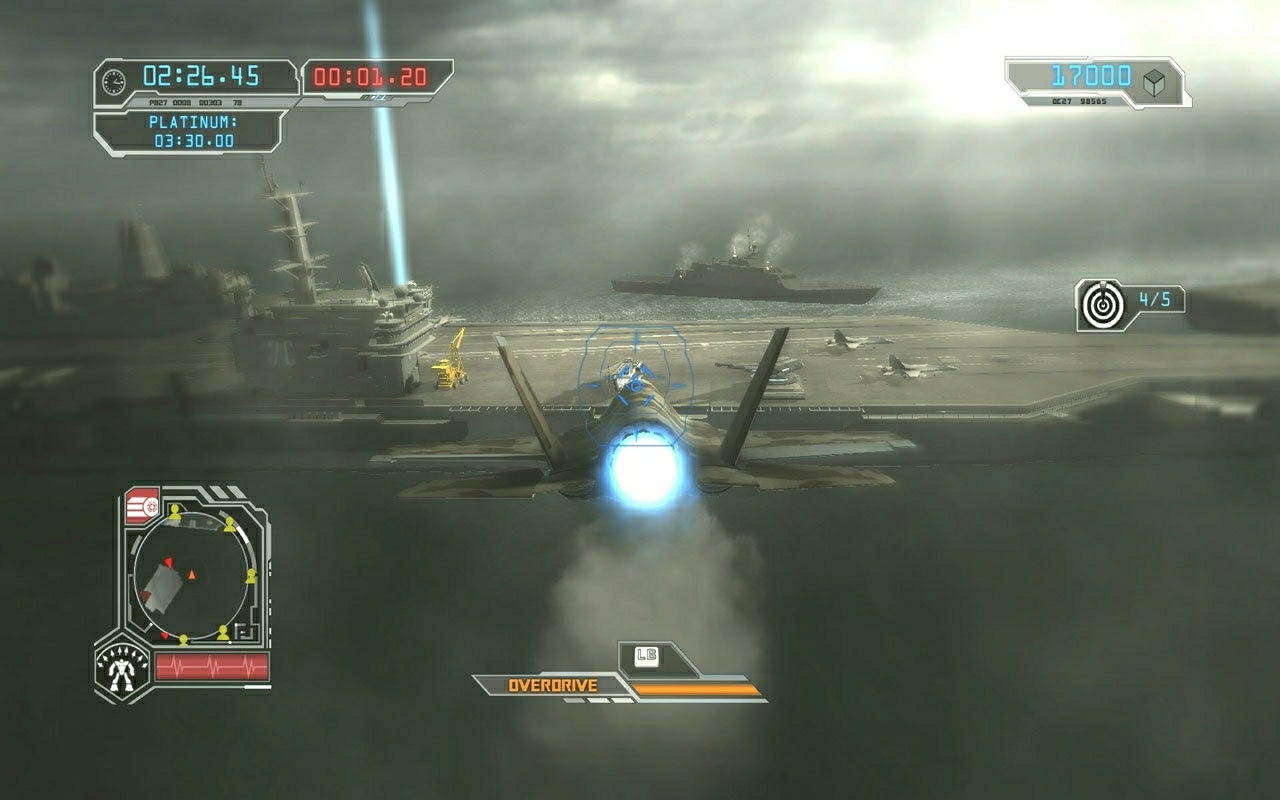Click the cube icon beside the score
The height and width of the screenshot is (800, 1280).
point(1153,83)
